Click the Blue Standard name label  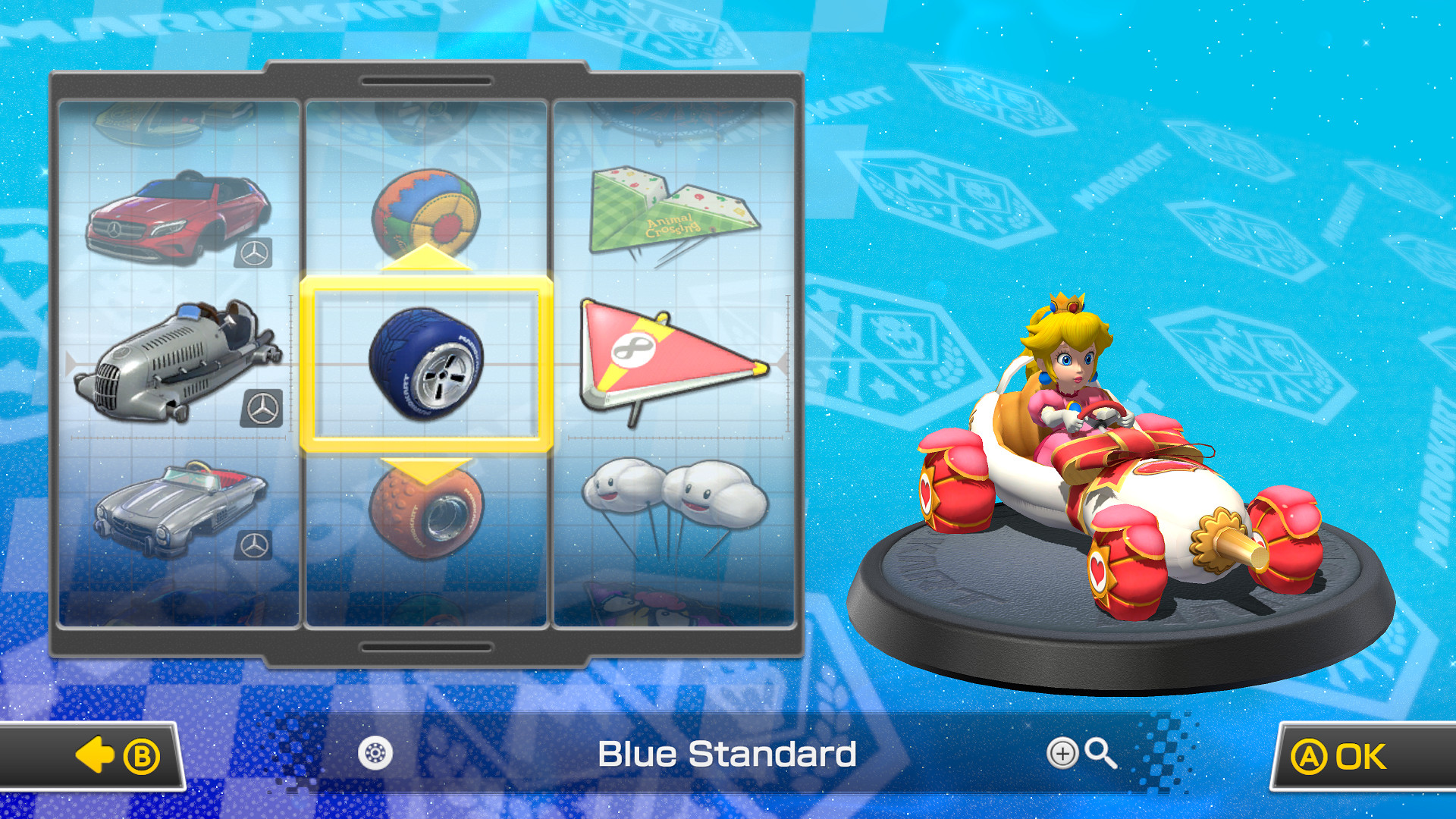726,754
